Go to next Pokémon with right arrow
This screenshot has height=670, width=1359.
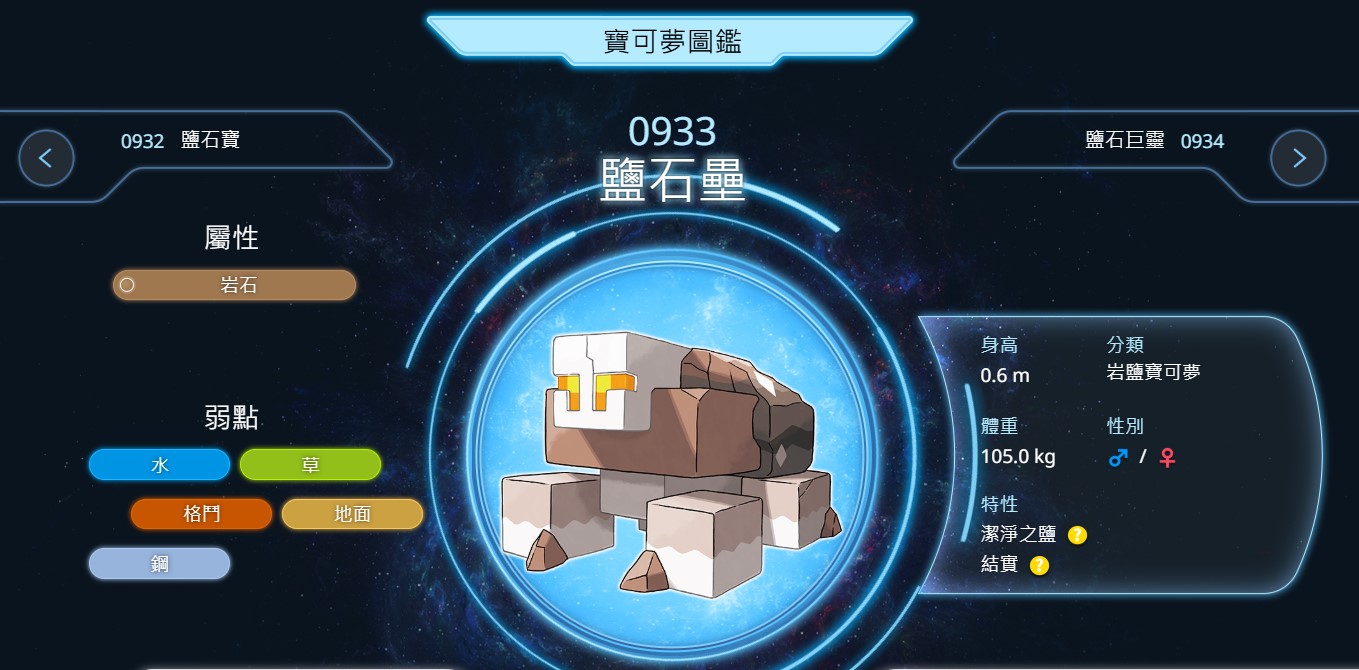tap(1298, 158)
